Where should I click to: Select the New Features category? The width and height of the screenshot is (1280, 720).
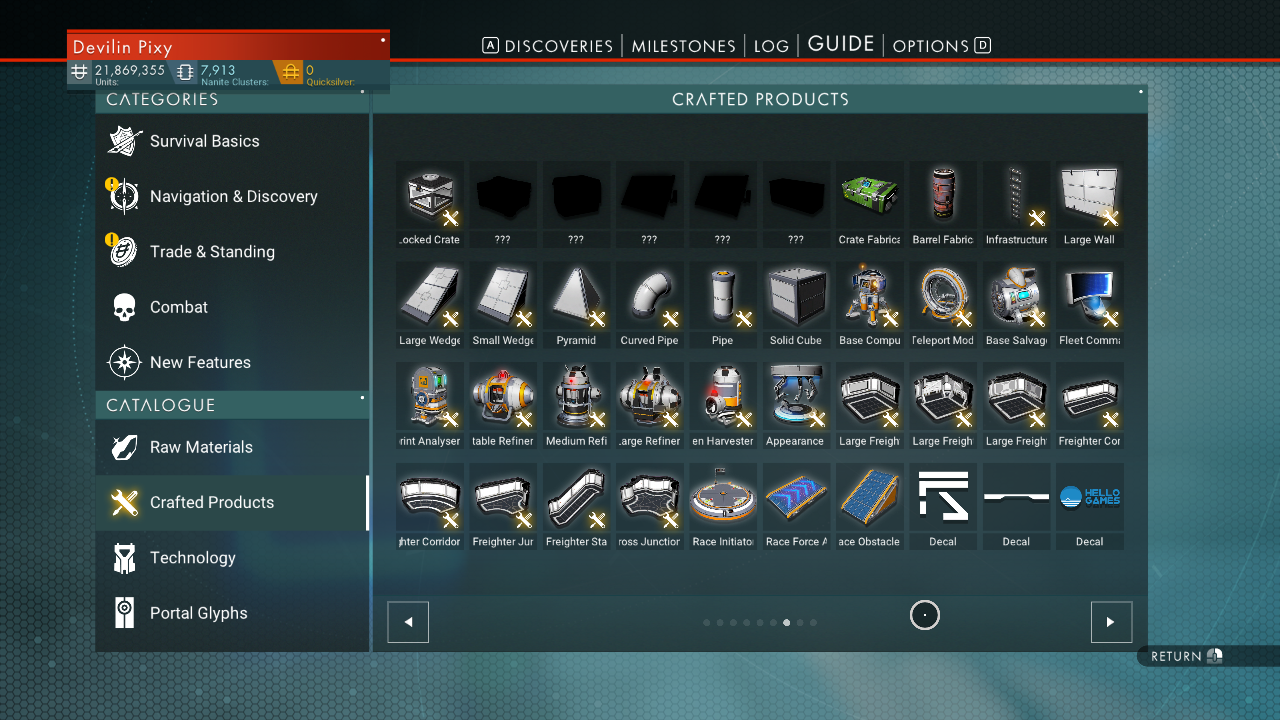pos(200,362)
